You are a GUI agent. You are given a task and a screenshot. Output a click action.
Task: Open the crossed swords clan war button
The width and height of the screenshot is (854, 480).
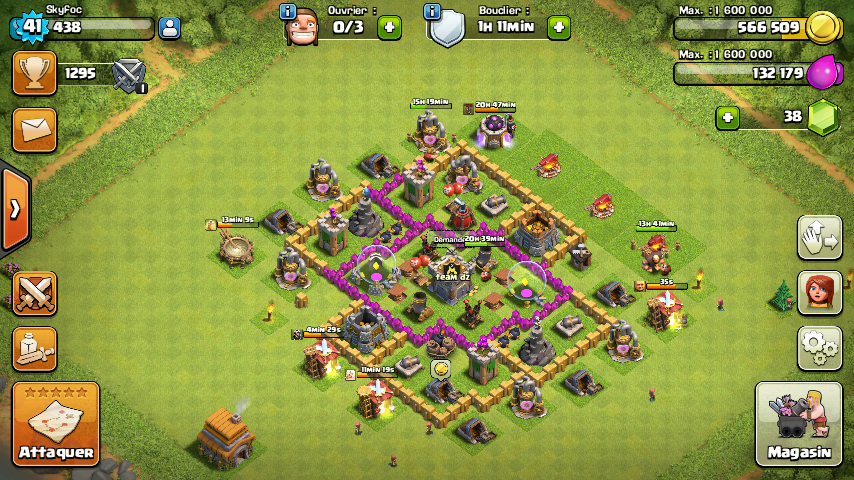34,293
